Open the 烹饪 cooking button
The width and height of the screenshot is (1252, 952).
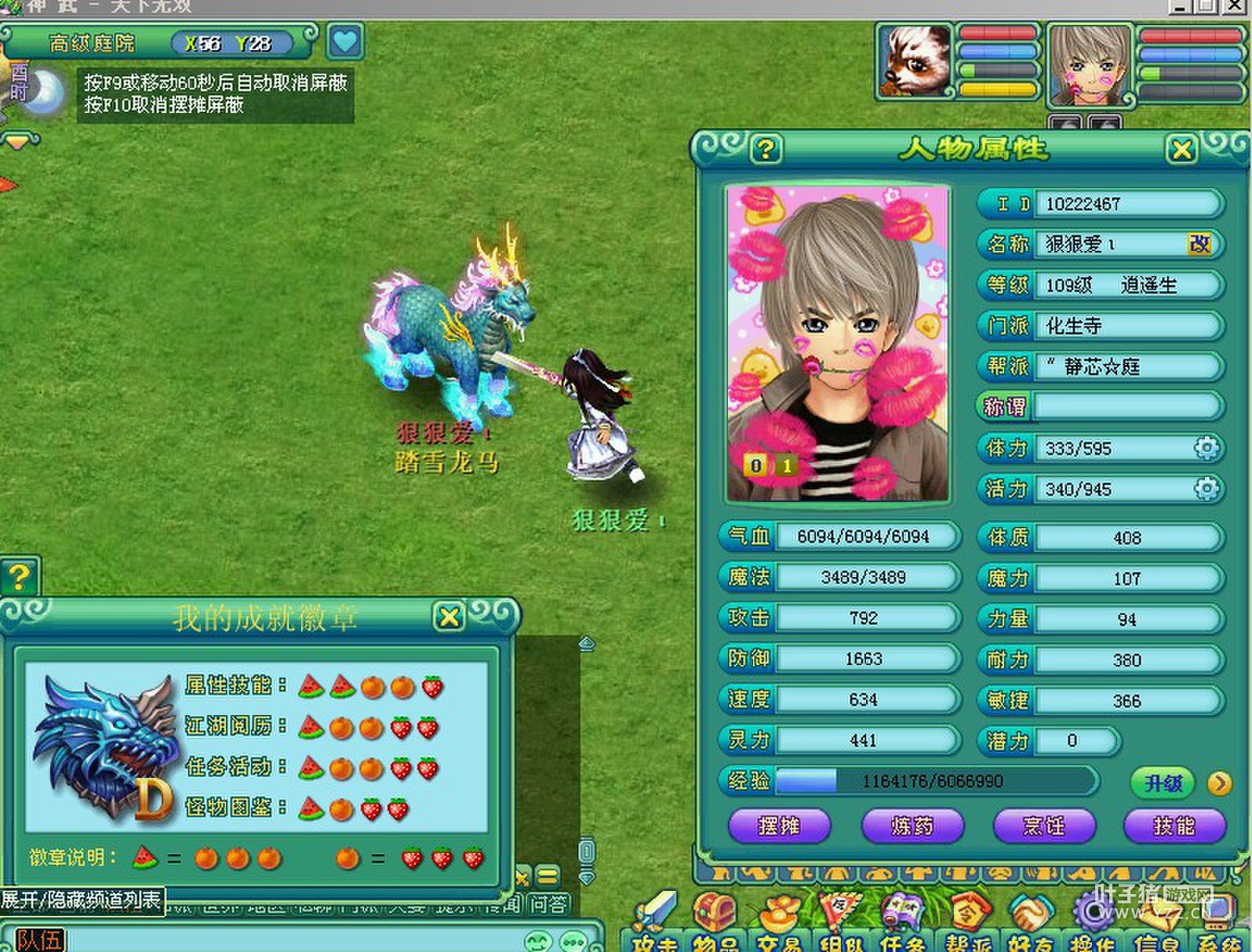coord(1043,825)
